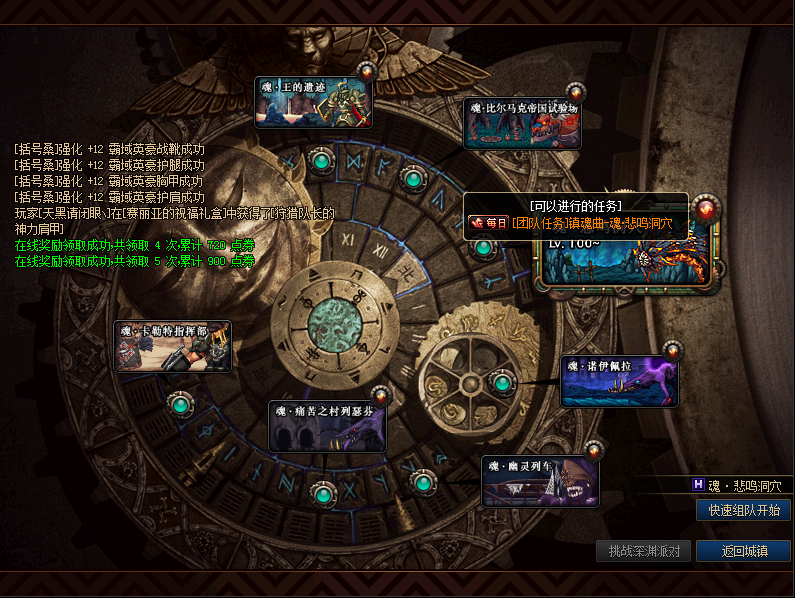The width and height of the screenshot is (795, 598).
Task: Choose the 魂·幽灵列车 dungeon tile
Action: pos(540,482)
